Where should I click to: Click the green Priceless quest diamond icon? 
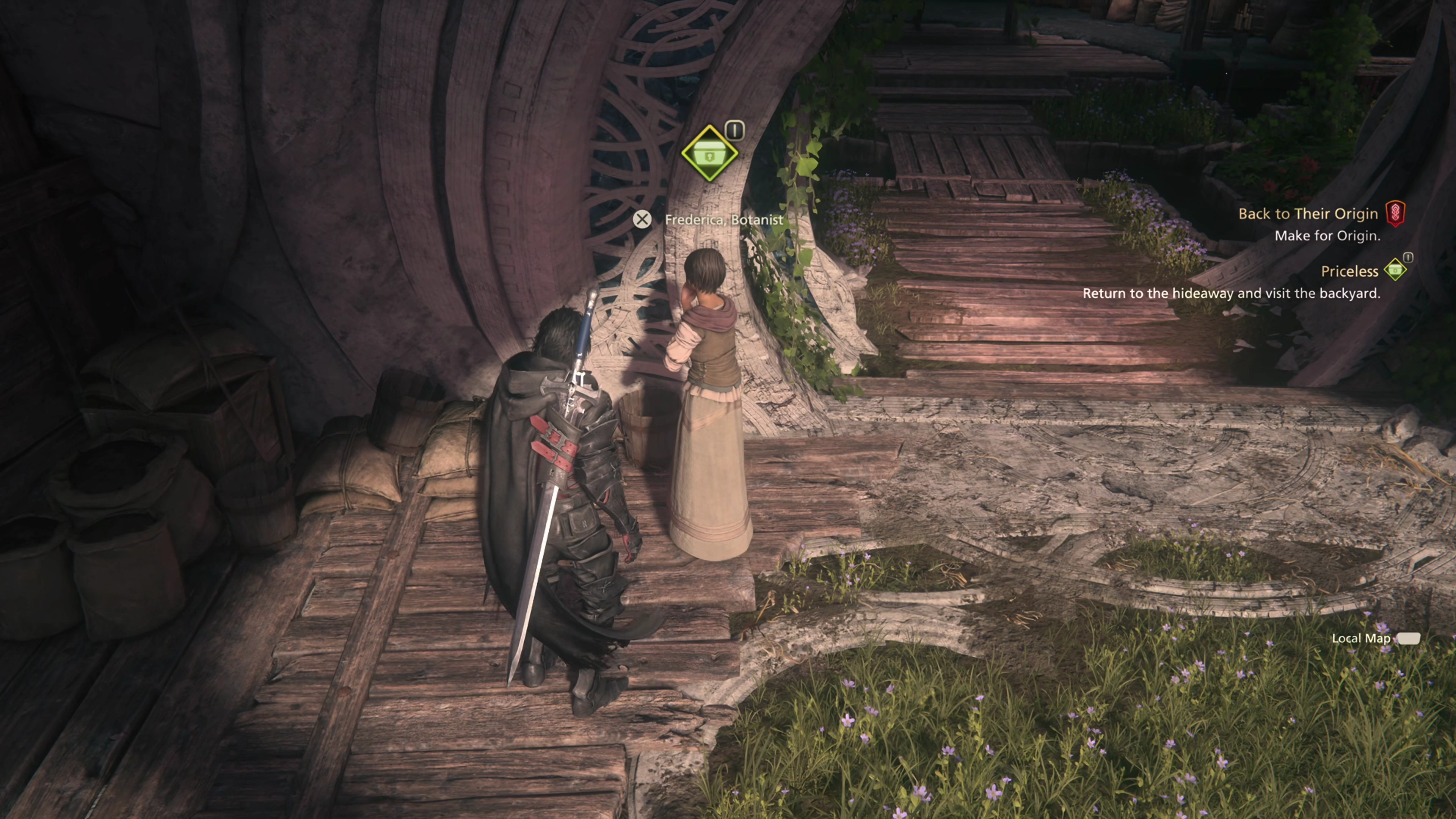click(x=1395, y=270)
